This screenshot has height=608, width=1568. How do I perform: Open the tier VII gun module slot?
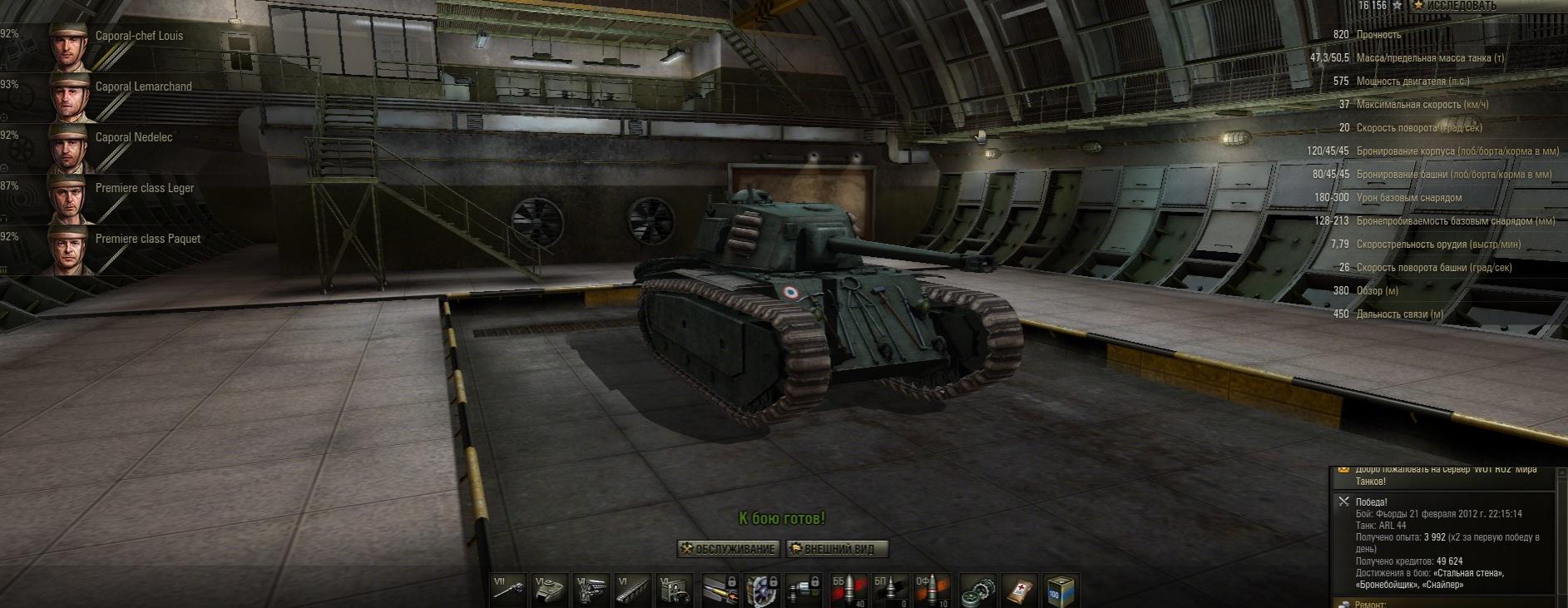click(509, 590)
